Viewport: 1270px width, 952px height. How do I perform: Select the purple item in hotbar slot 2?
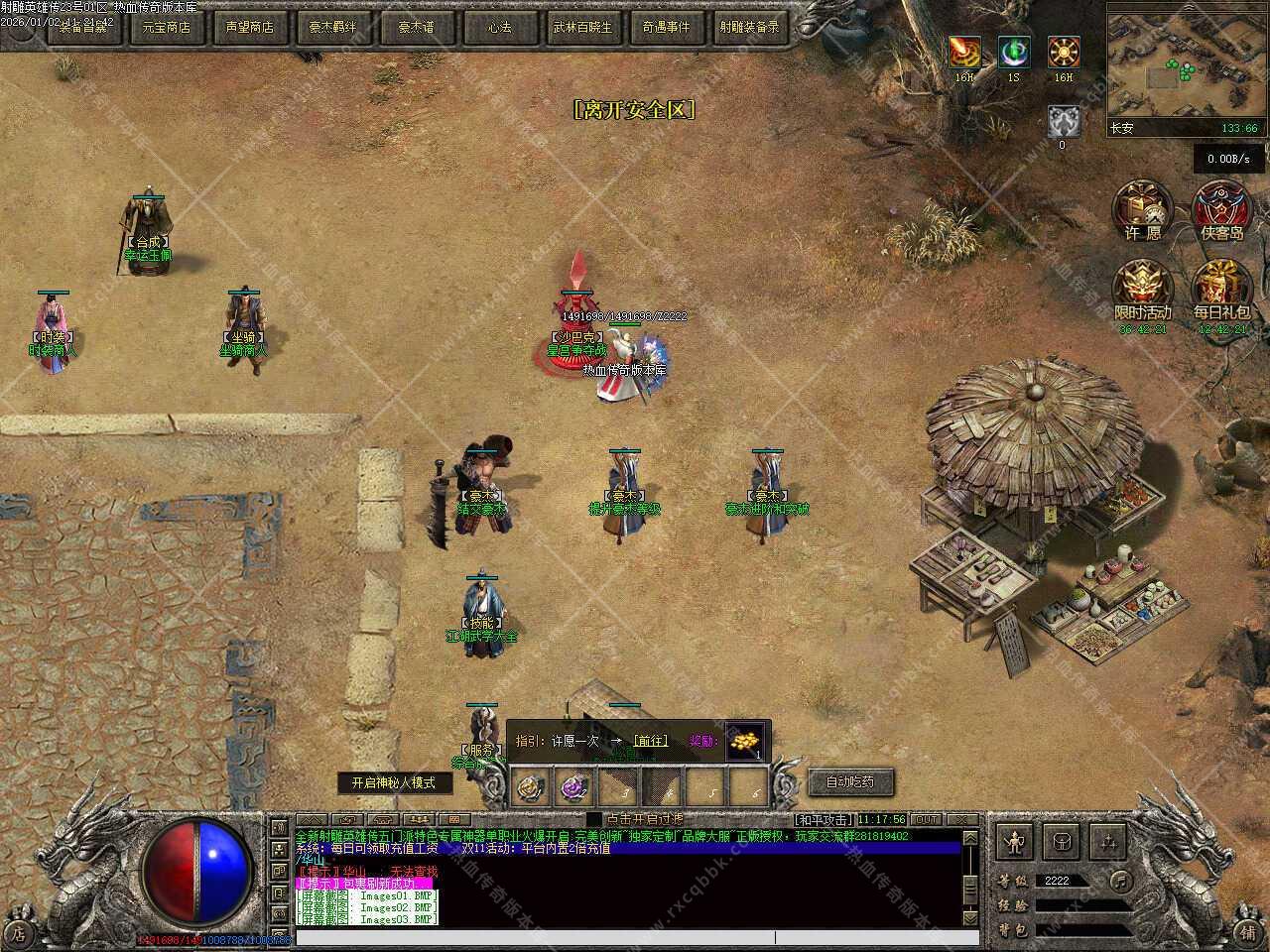575,788
